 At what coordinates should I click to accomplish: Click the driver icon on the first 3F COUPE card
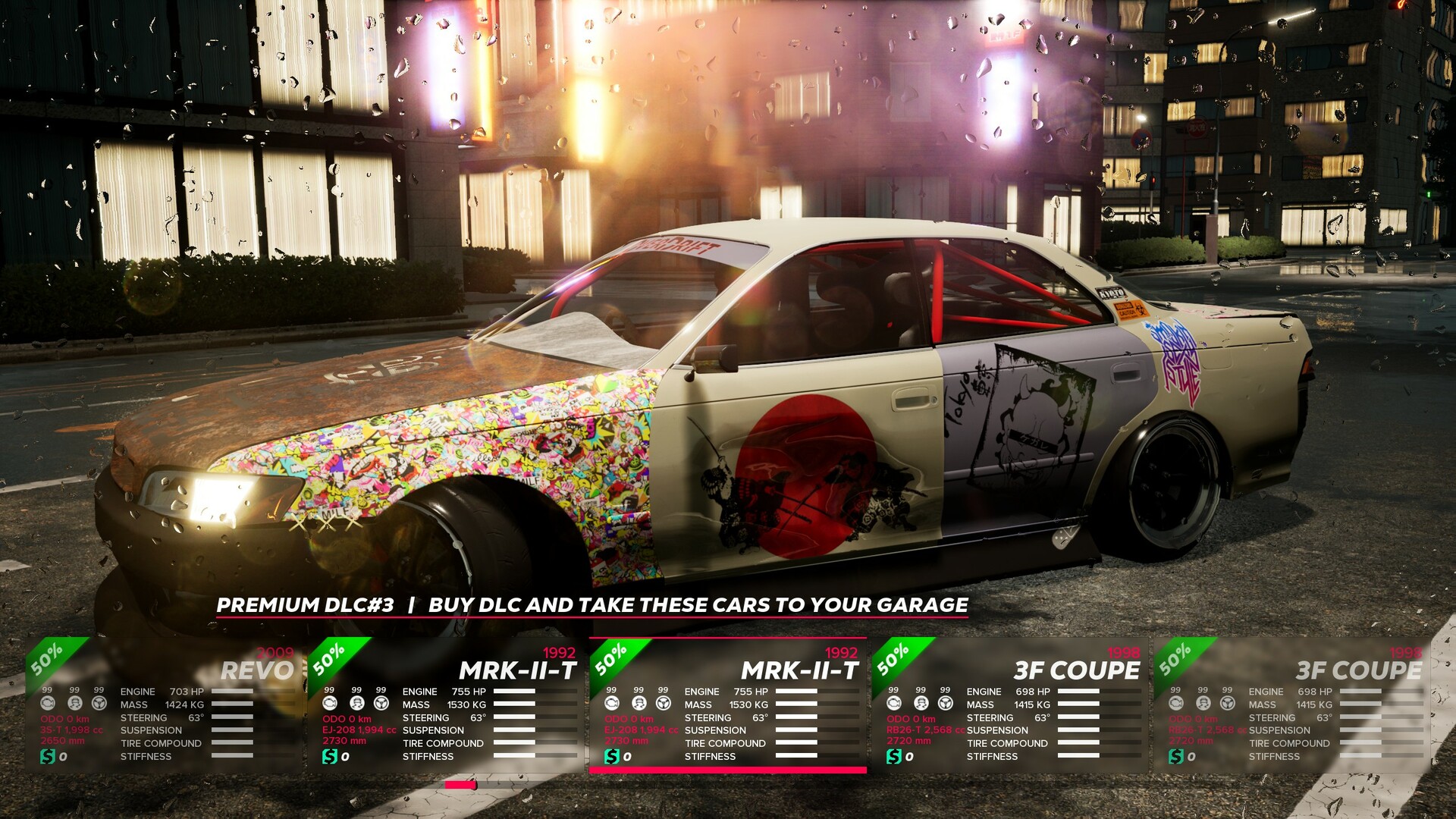point(921,704)
